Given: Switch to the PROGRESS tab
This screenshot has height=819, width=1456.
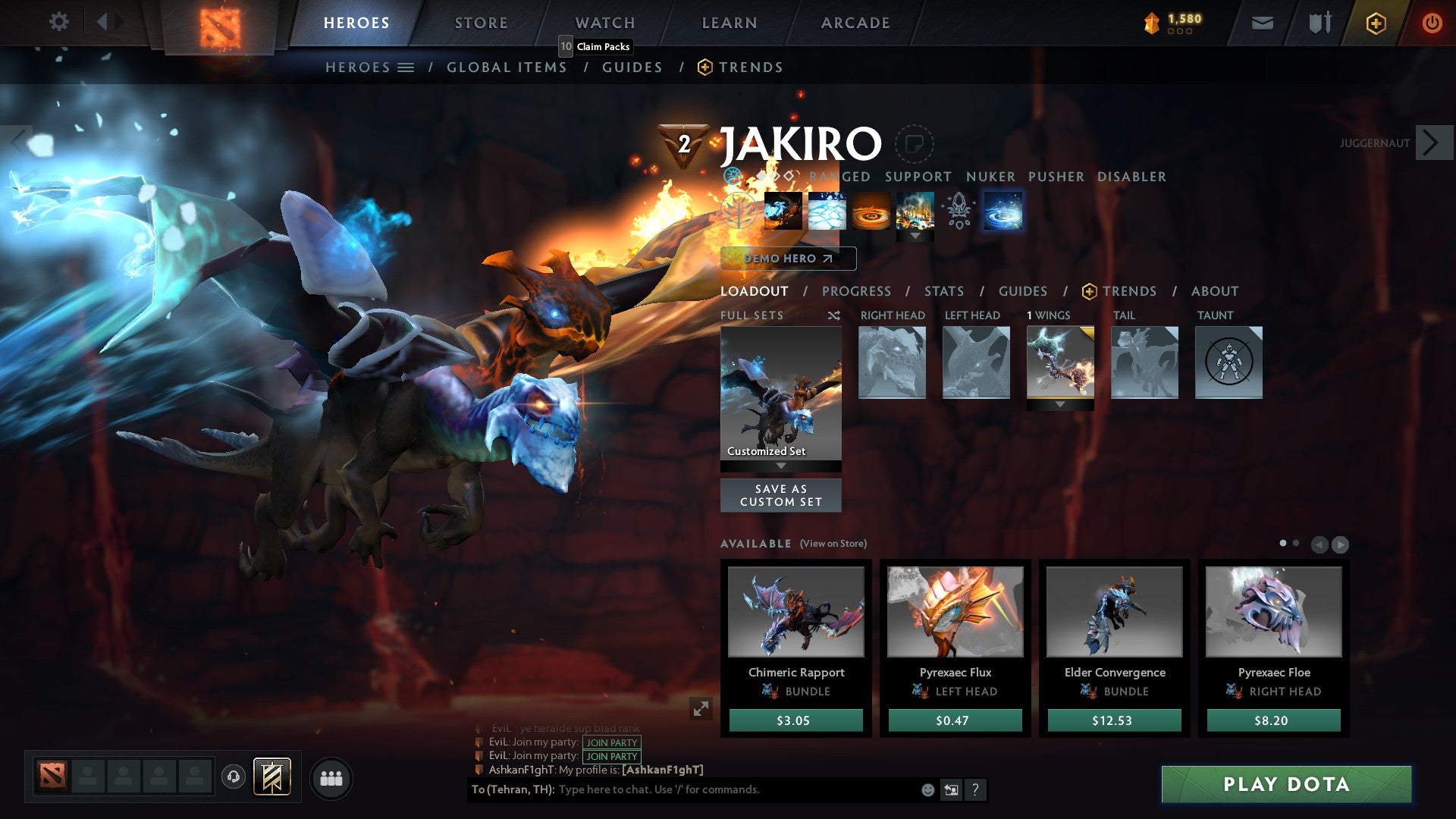Looking at the screenshot, I should click(x=857, y=291).
